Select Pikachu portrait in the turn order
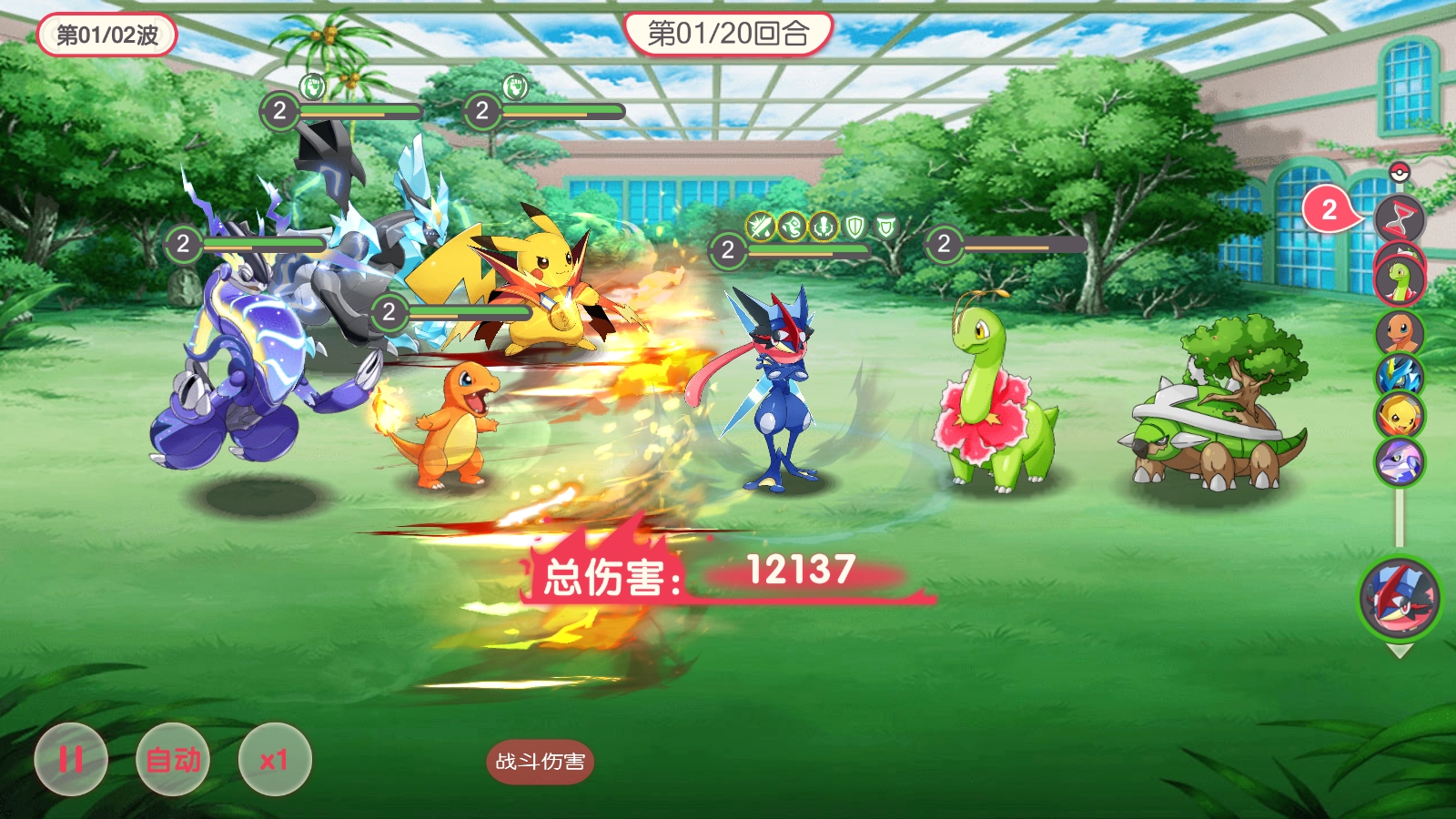This screenshot has height=819, width=1456. pos(1400,416)
